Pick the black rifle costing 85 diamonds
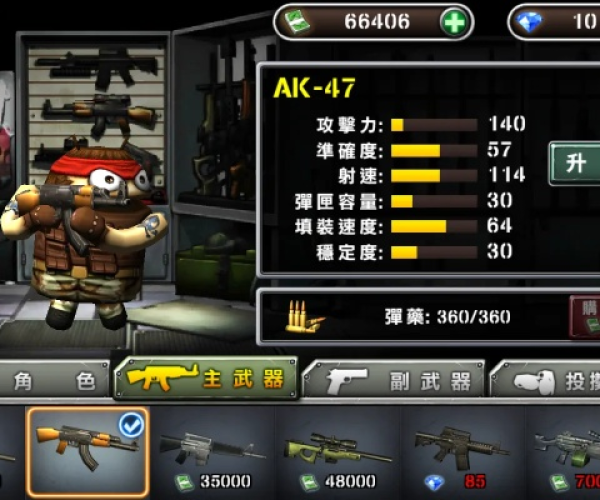 pos(462,452)
